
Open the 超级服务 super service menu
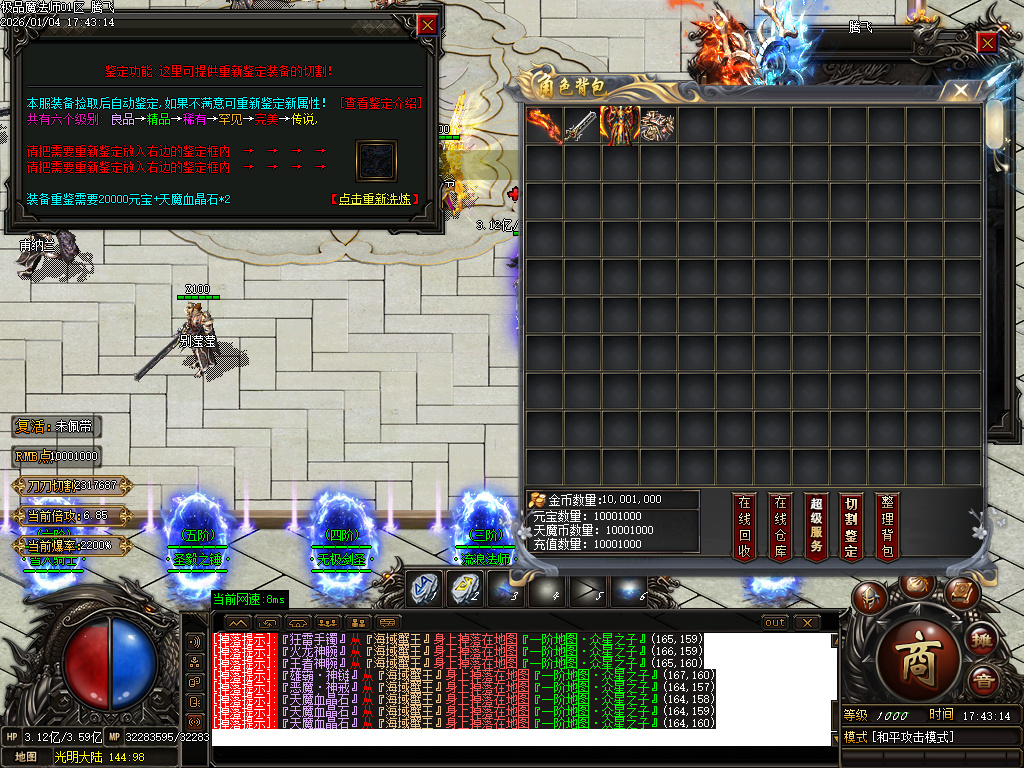click(816, 526)
